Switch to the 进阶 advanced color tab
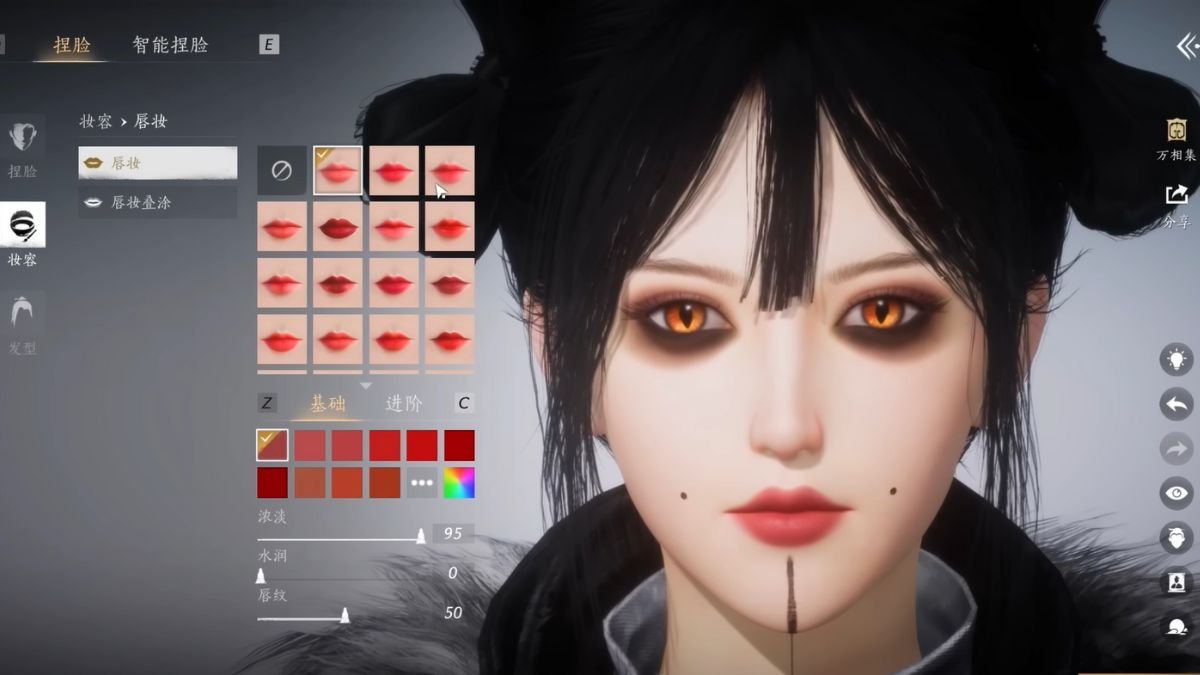Image resolution: width=1200 pixels, height=675 pixels. pyautogui.click(x=404, y=404)
